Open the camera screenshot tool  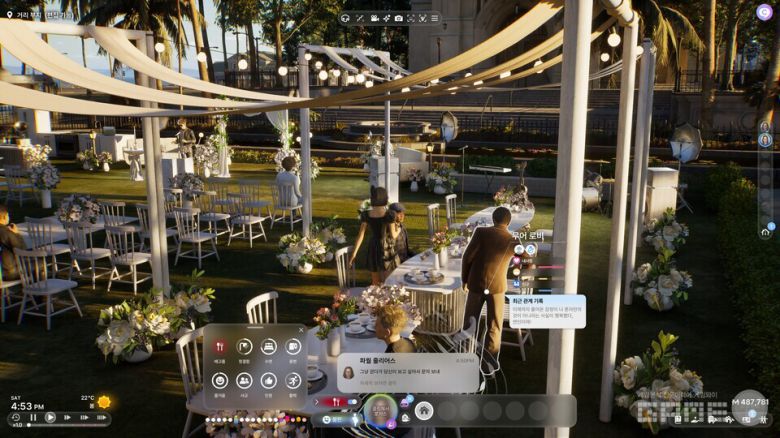pyautogui.click(x=398, y=18)
